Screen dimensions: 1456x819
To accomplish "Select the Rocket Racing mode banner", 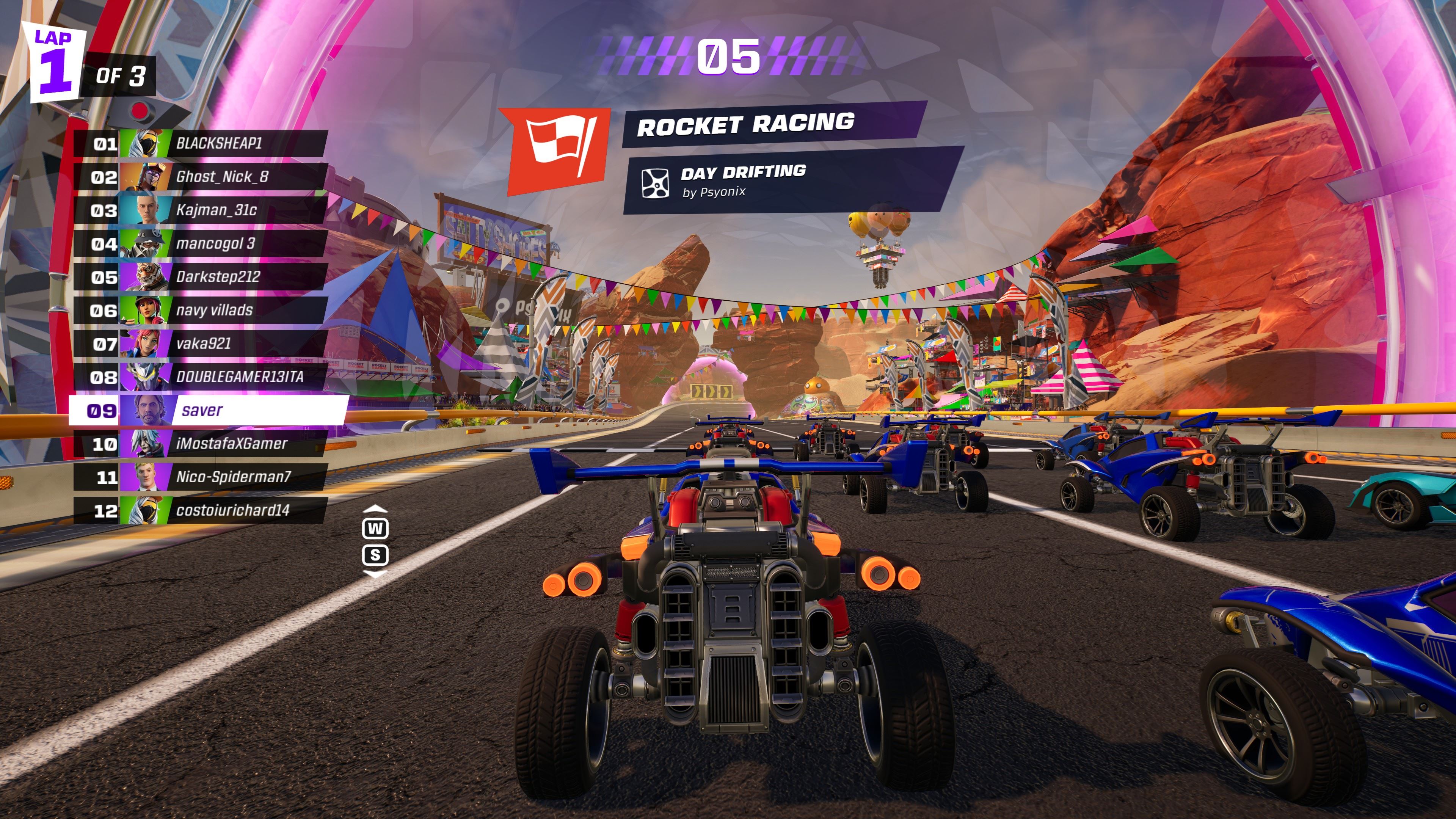I will click(x=769, y=124).
